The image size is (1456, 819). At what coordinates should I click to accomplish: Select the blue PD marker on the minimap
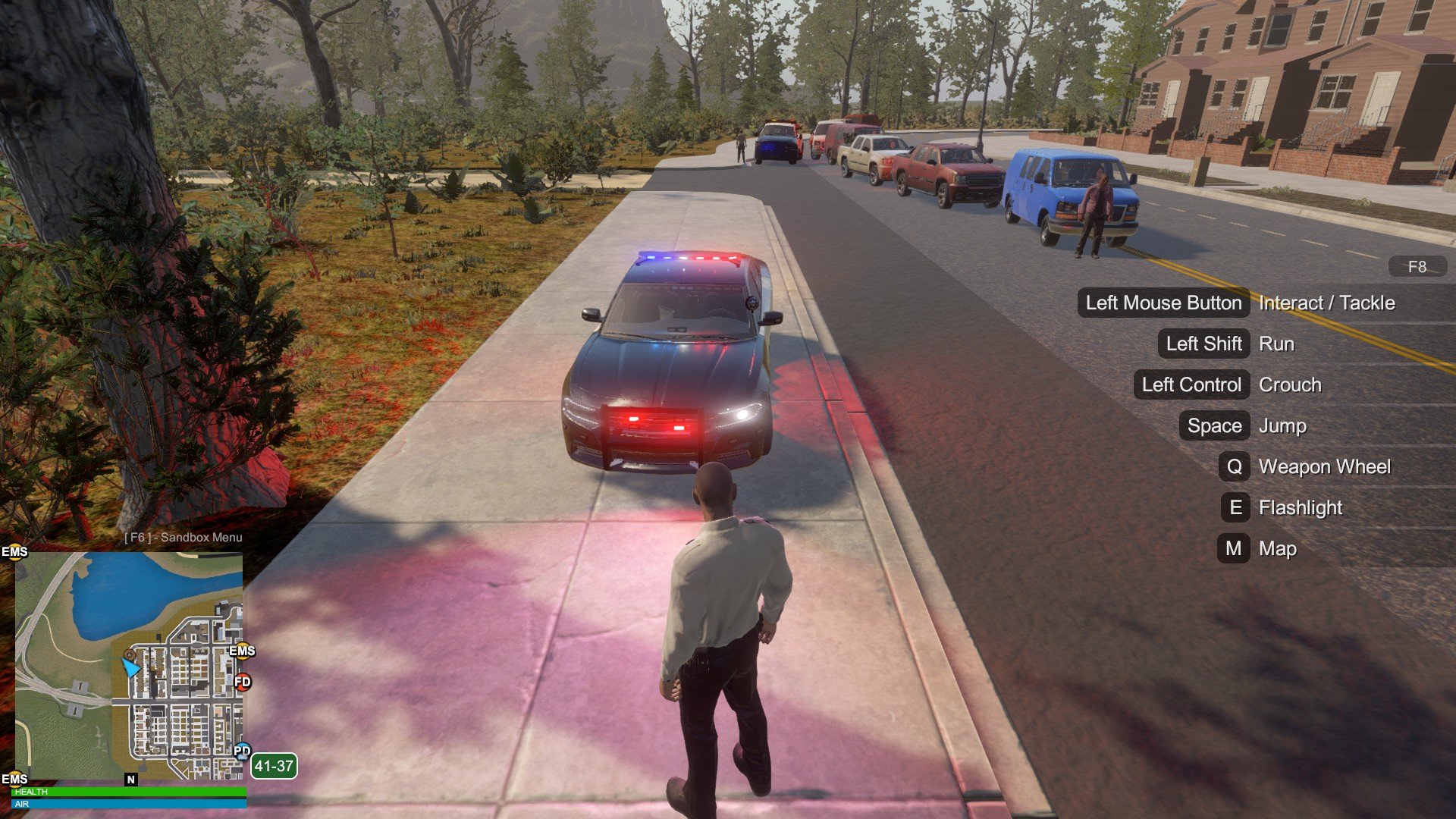[x=242, y=752]
